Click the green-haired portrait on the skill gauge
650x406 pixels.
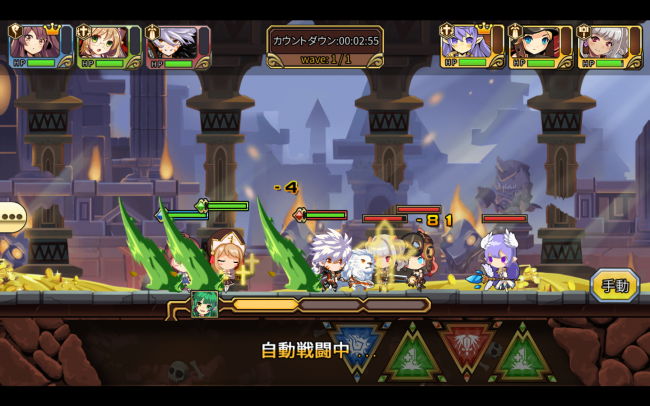(206, 304)
